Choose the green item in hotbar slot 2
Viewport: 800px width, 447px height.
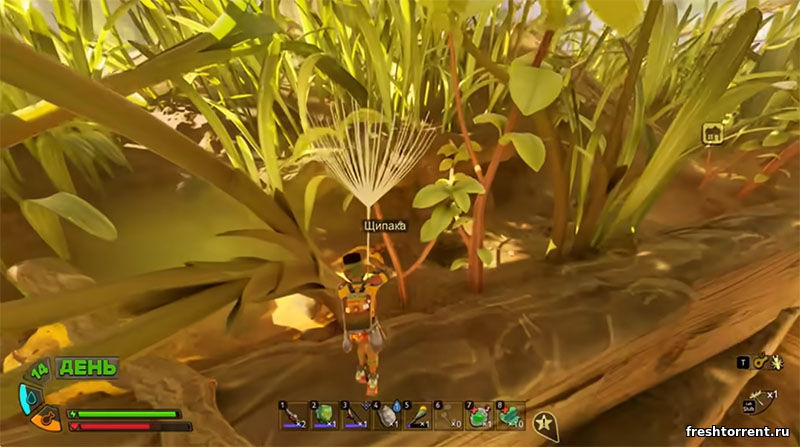tap(325, 416)
